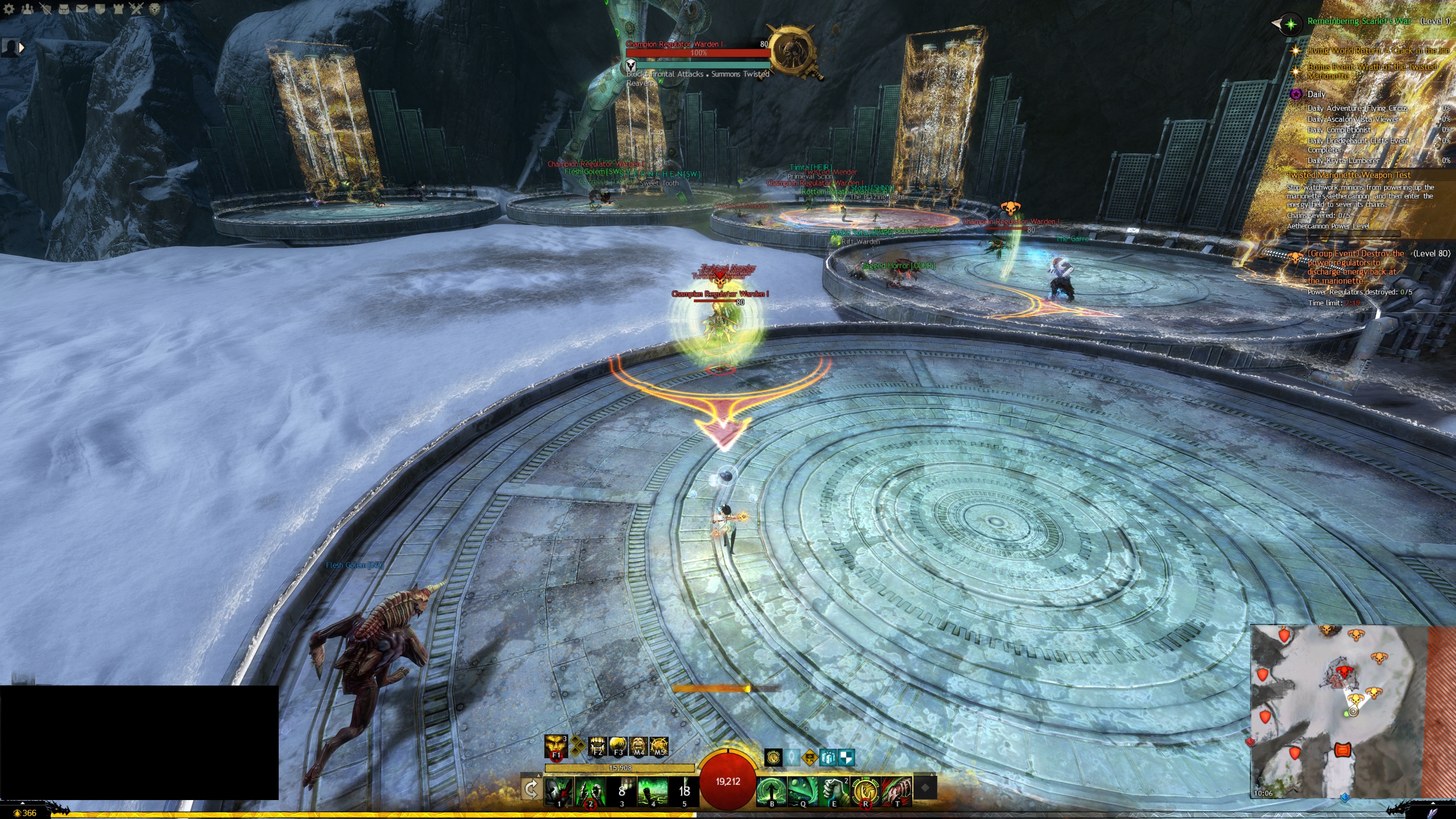Screen dimensions: 1456x819
Task: Activate the elite skill on T
Action: pyautogui.click(x=896, y=790)
